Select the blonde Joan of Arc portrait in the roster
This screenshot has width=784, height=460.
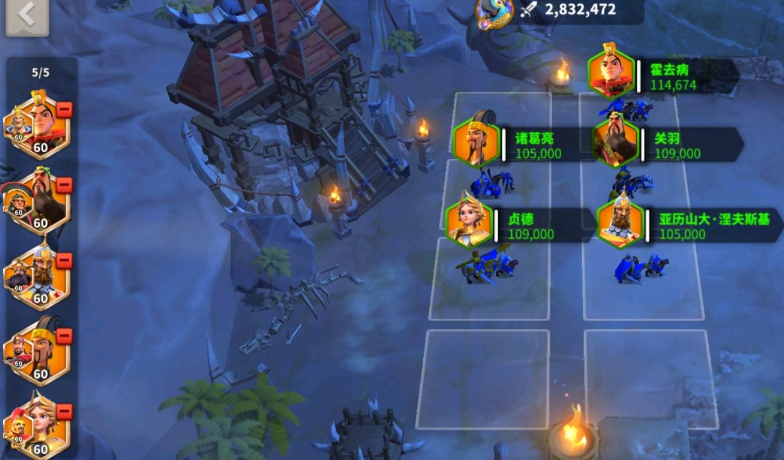click(x=38, y=427)
